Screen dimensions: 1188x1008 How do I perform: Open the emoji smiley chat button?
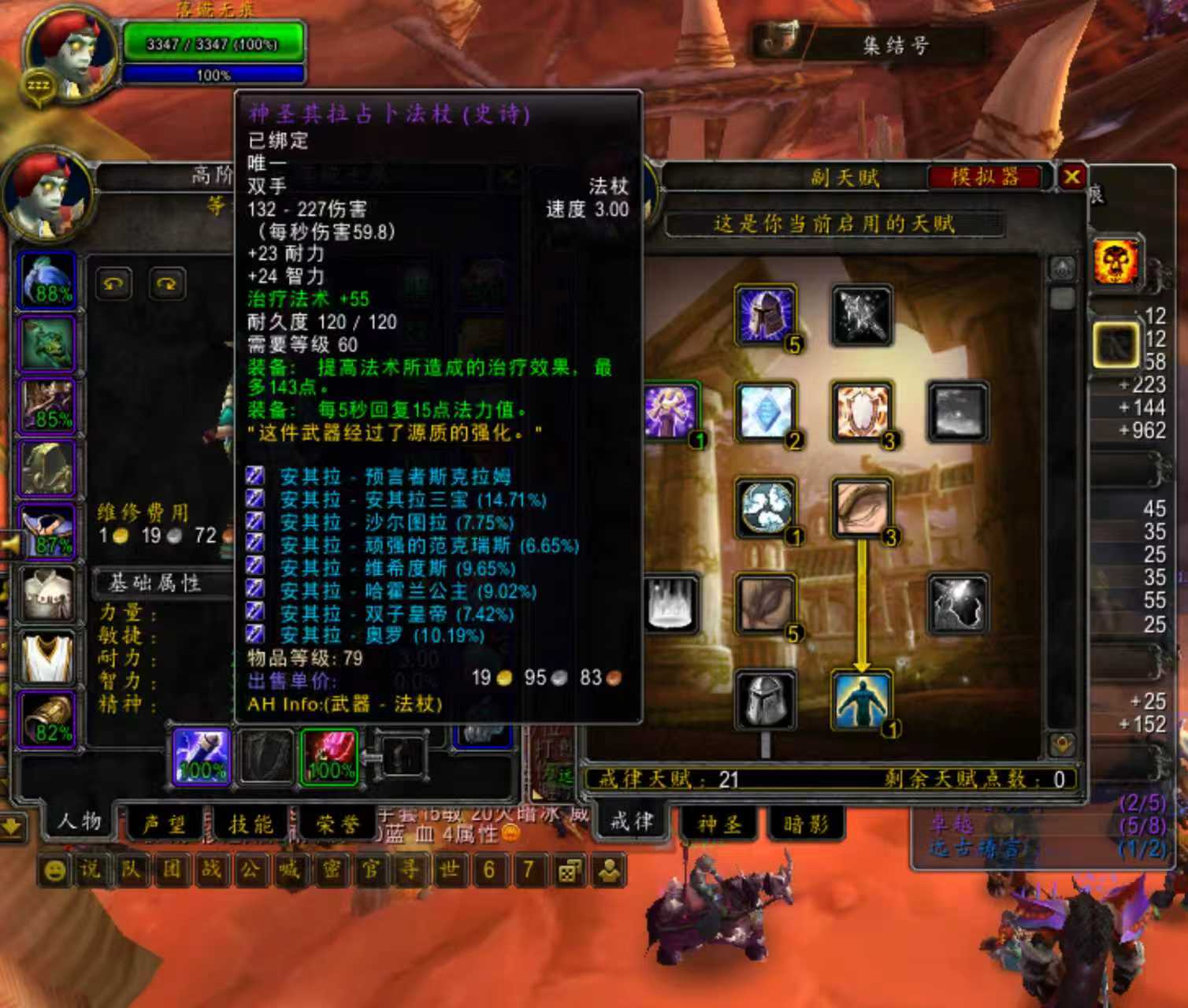pyautogui.click(x=54, y=870)
